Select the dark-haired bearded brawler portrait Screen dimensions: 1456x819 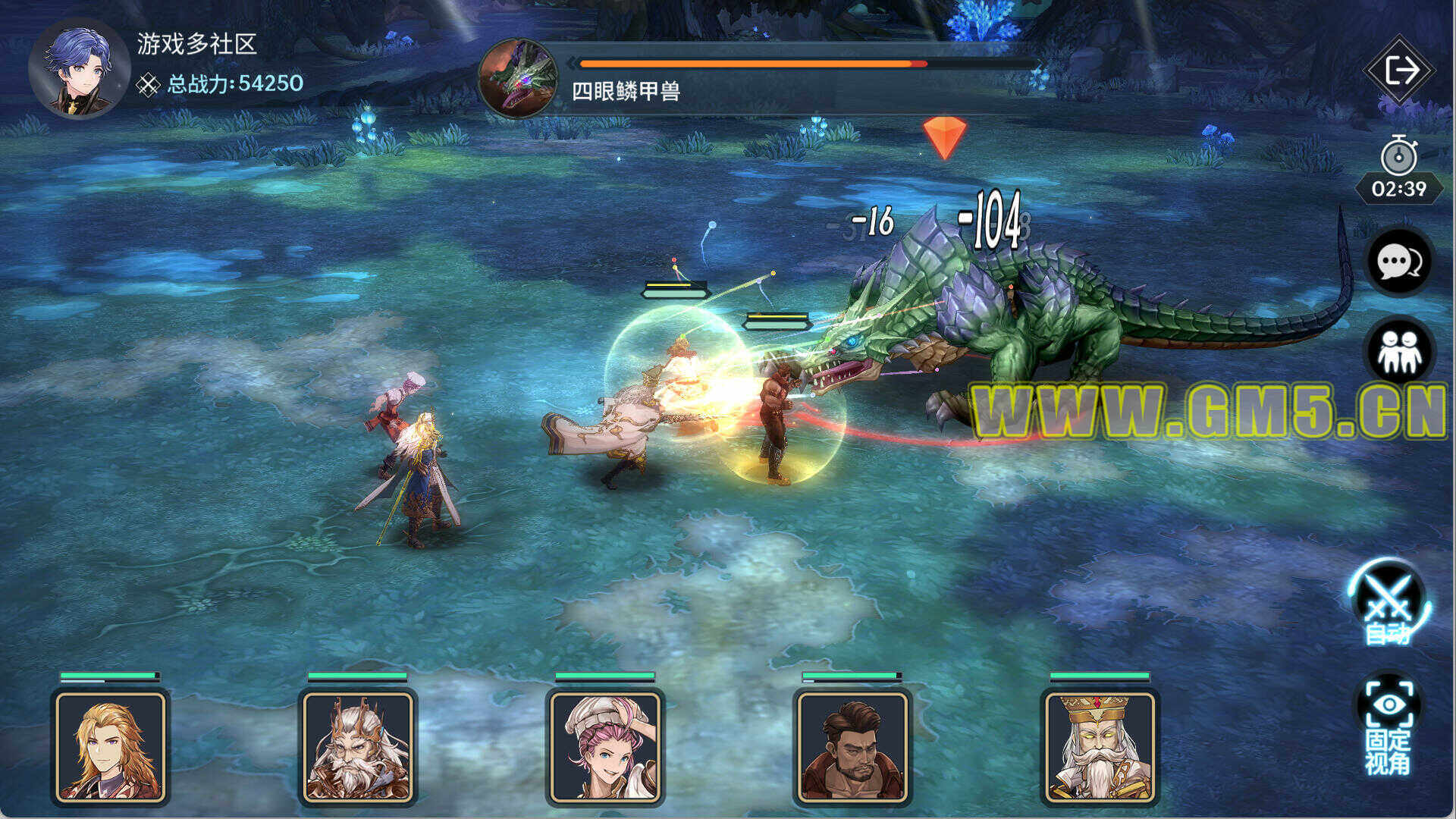[852, 747]
